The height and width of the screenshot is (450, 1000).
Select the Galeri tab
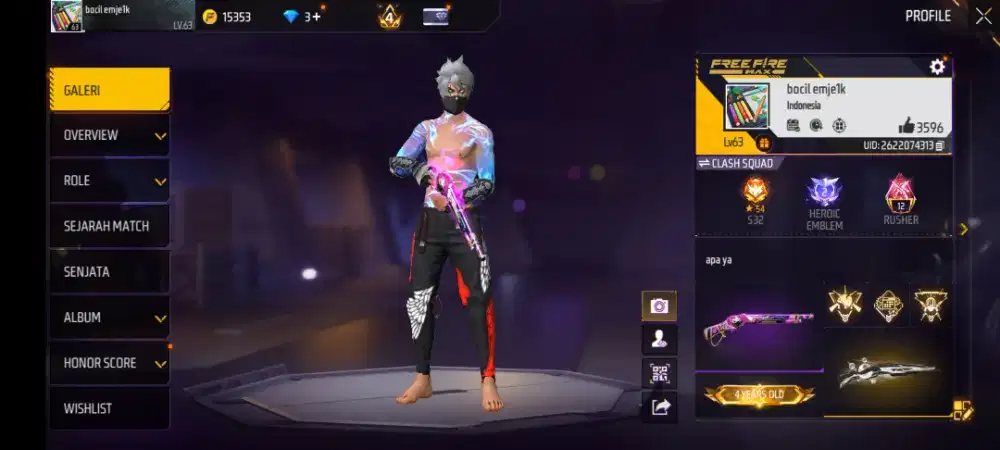(x=109, y=90)
